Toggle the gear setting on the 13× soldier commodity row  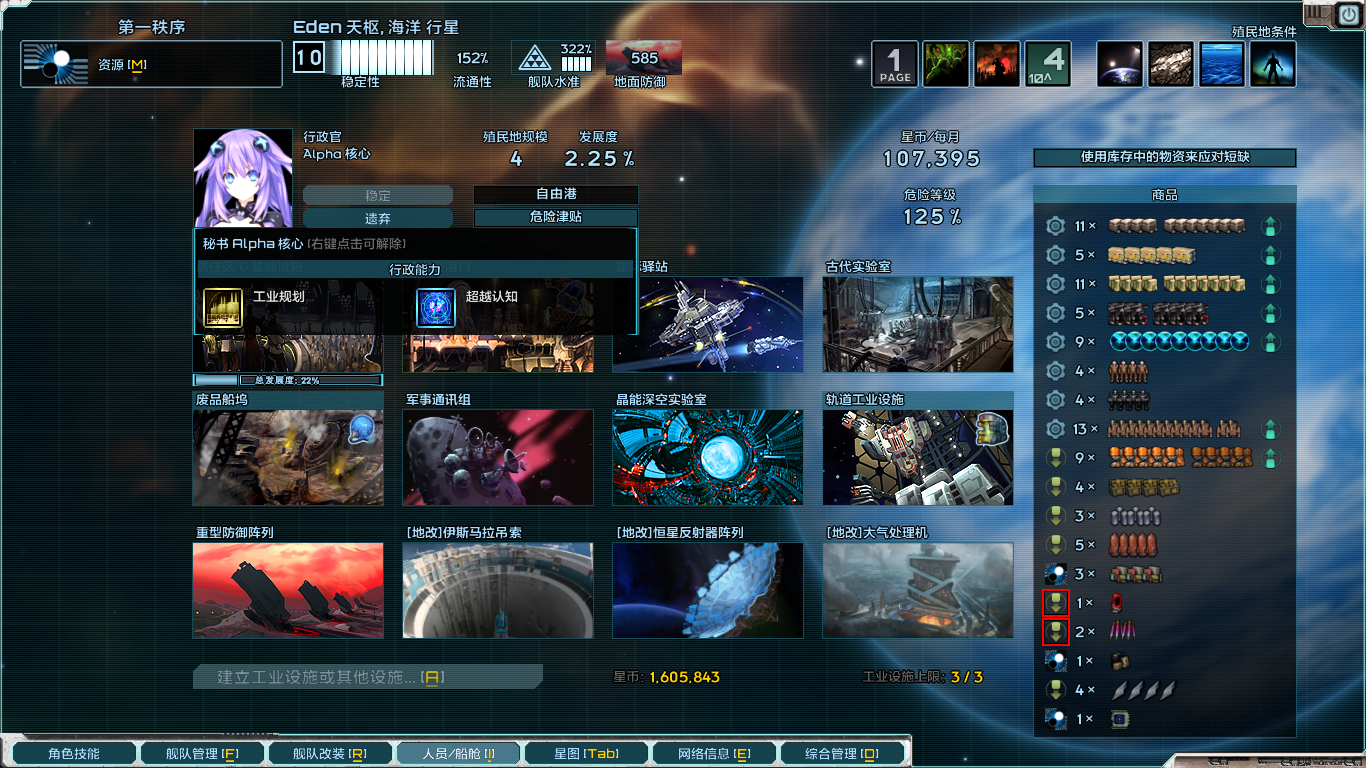point(1055,429)
